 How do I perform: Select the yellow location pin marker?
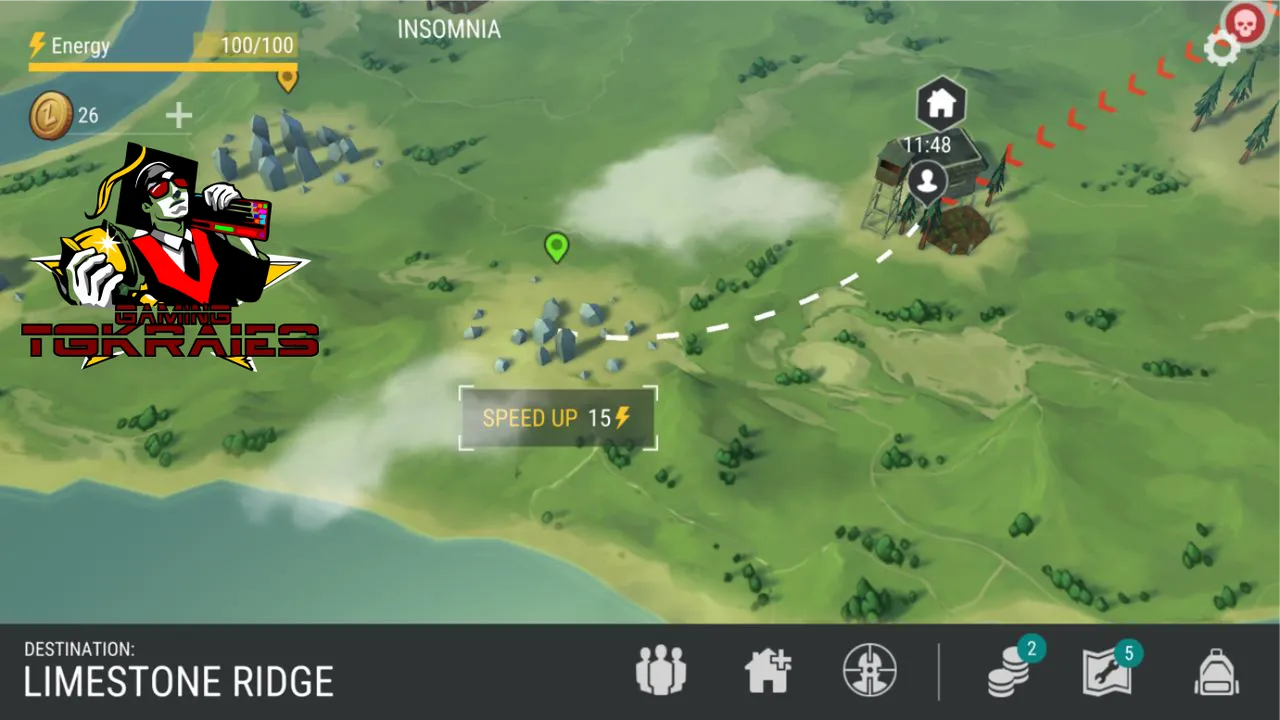[x=288, y=78]
